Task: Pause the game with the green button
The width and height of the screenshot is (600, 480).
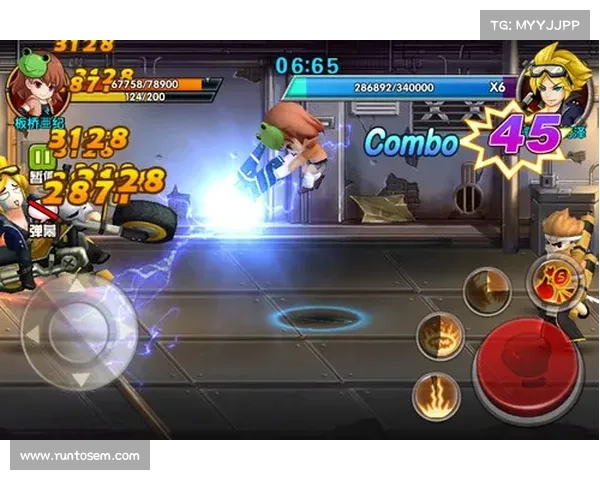Action: (x=41, y=157)
